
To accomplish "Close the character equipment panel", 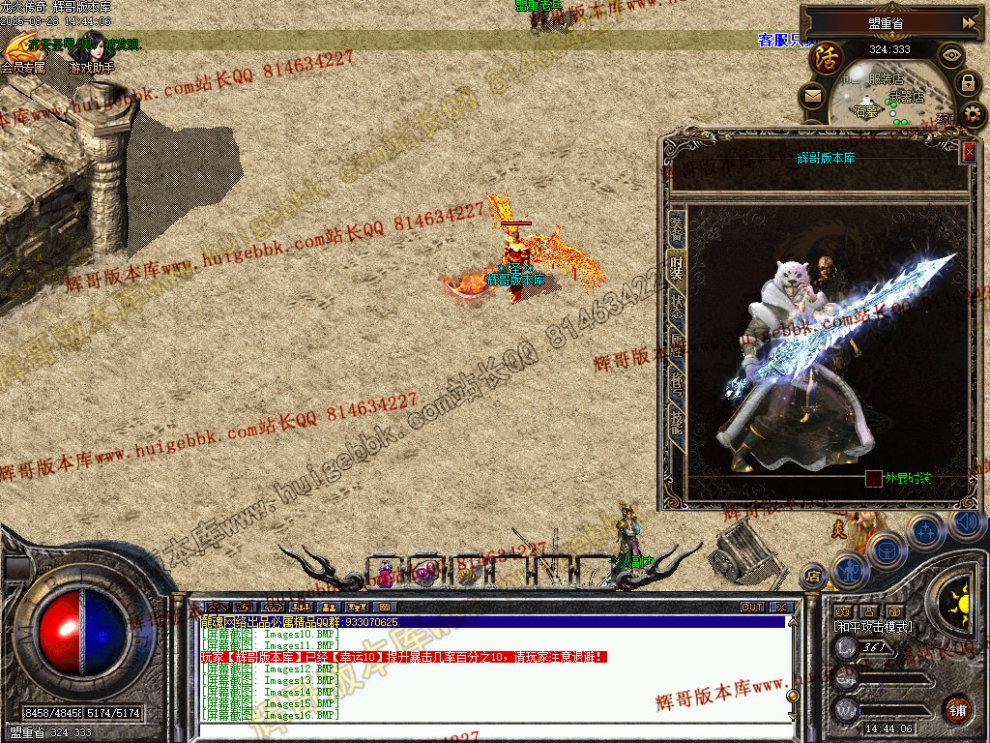I will point(968,152).
